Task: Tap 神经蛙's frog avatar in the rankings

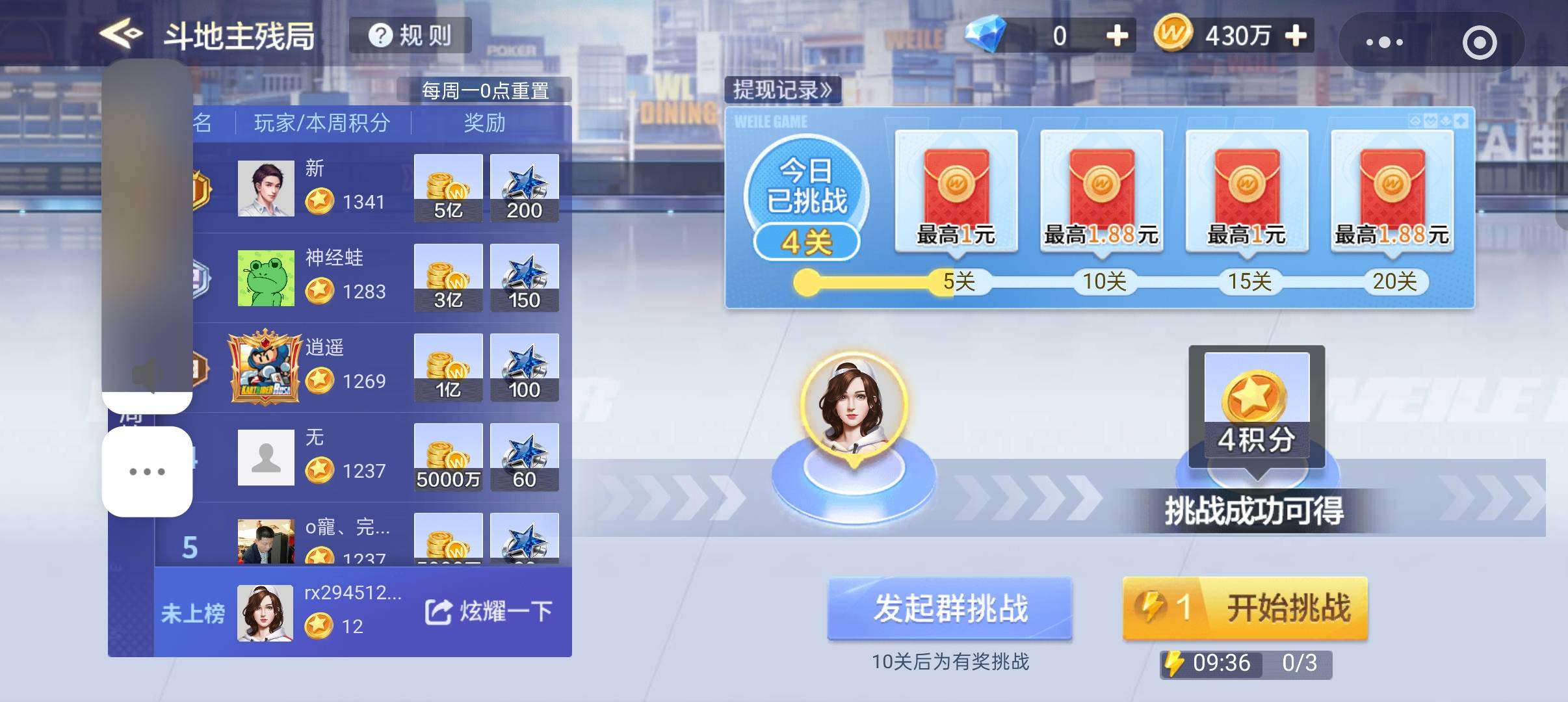Action: tap(267, 278)
